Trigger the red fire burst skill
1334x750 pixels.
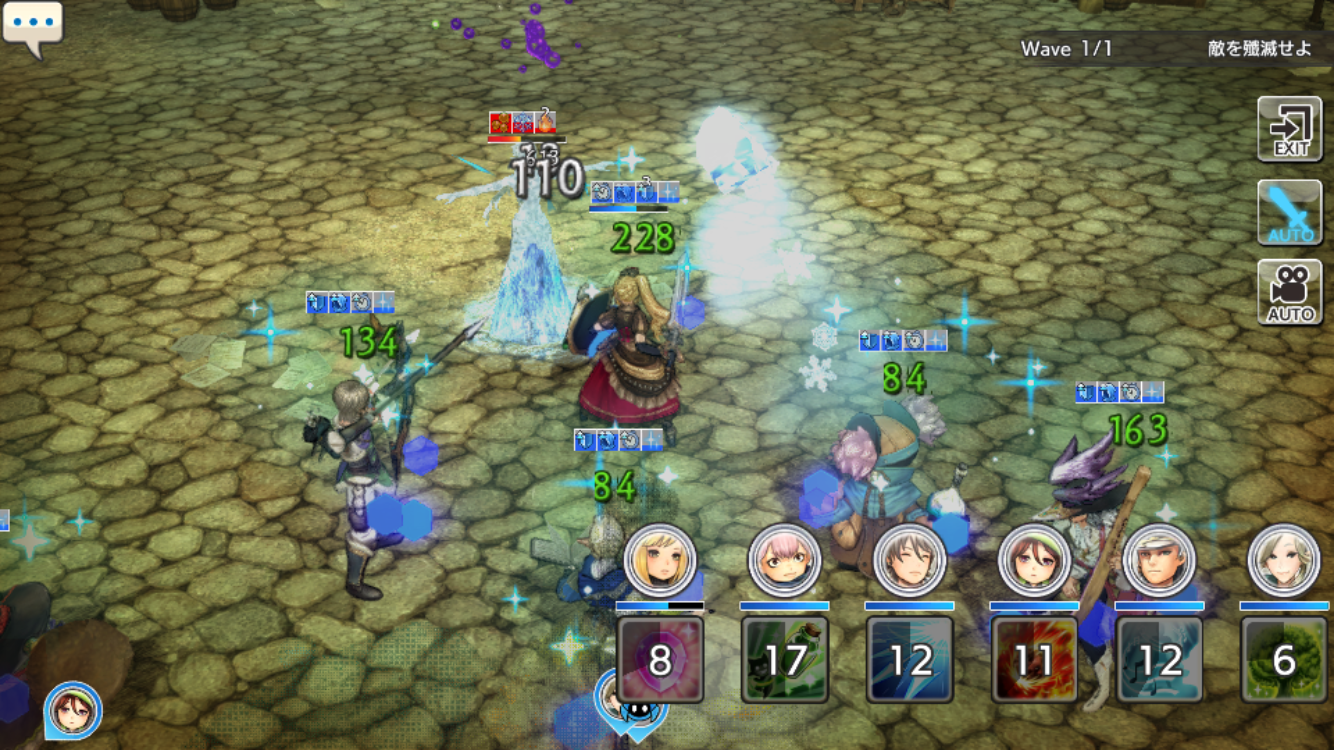pyautogui.click(x=1035, y=659)
